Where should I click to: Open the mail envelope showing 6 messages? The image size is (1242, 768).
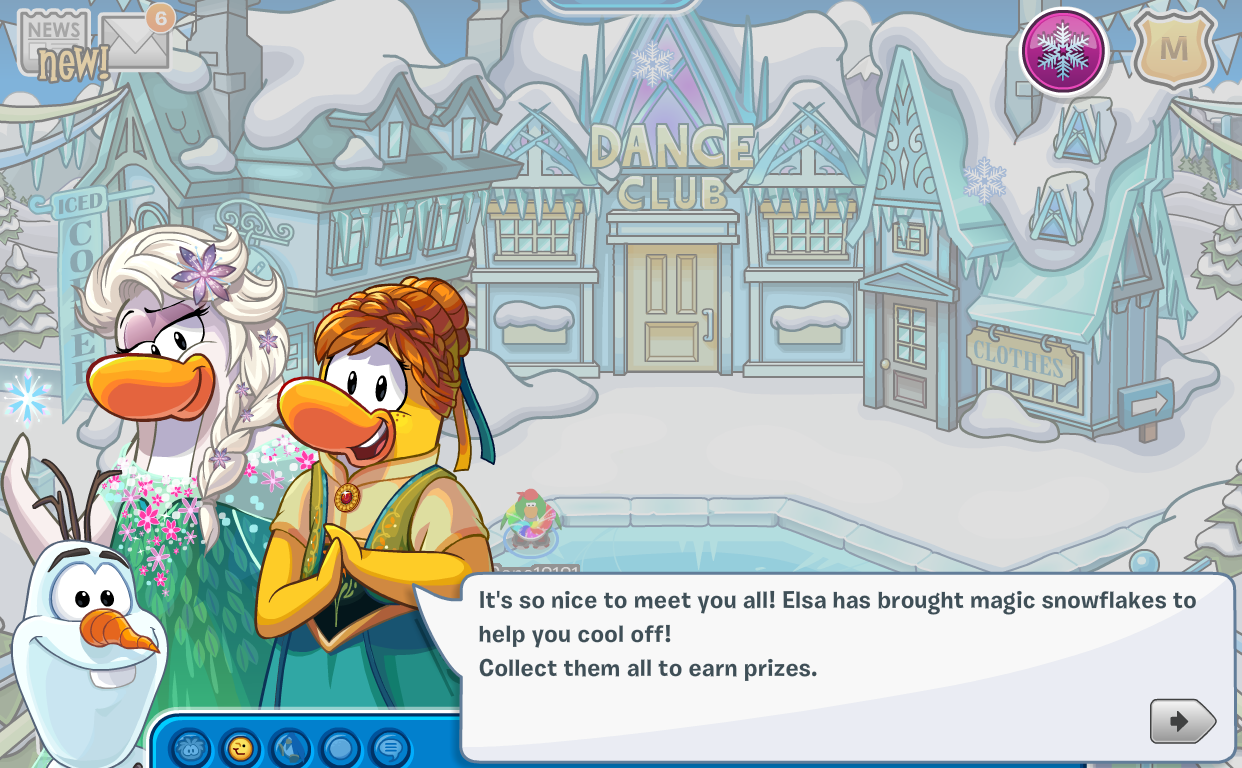[x=135, y=42]
